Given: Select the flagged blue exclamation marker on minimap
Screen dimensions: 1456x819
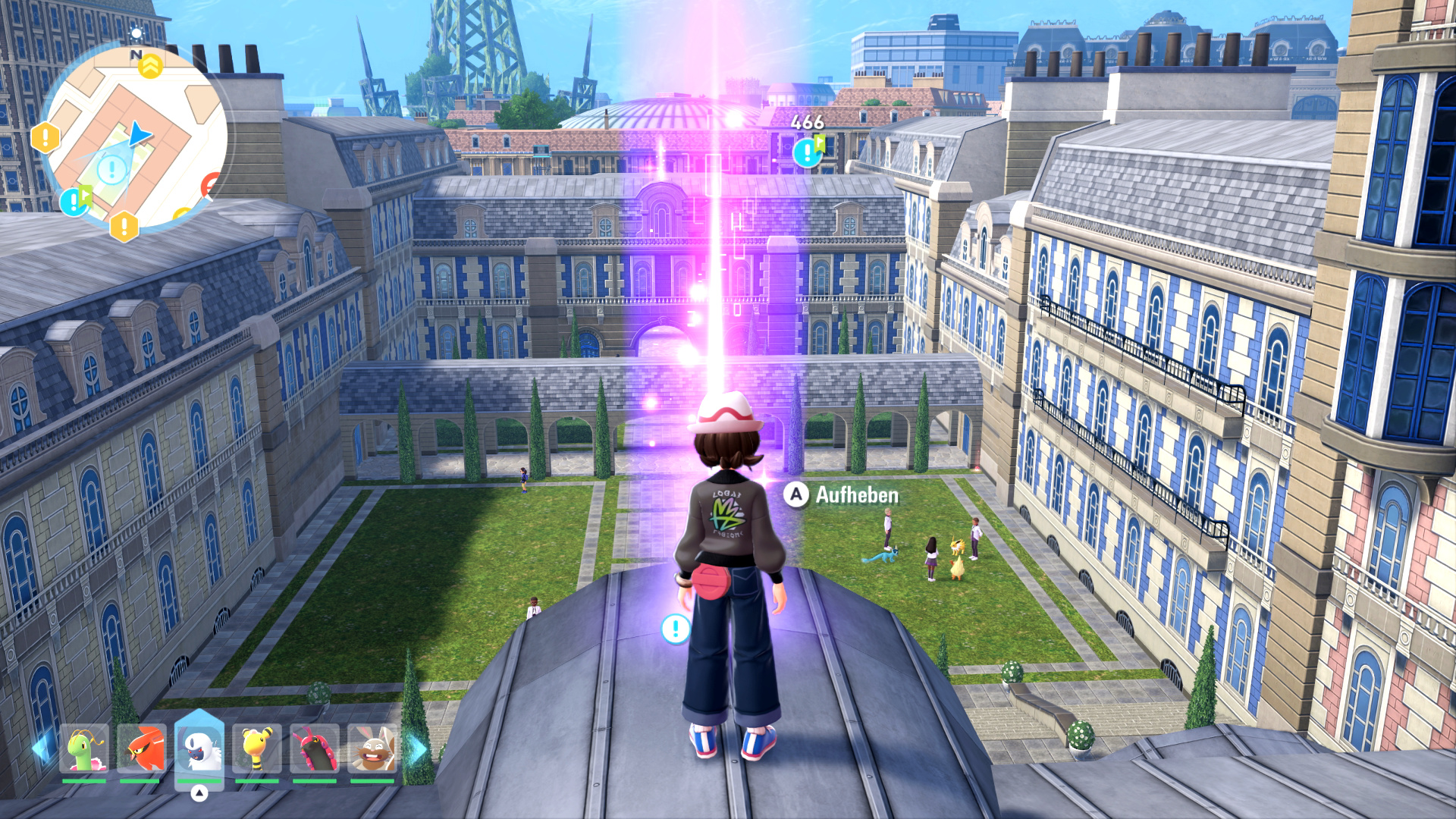Looking at the screenshot, I should [74, 201].
